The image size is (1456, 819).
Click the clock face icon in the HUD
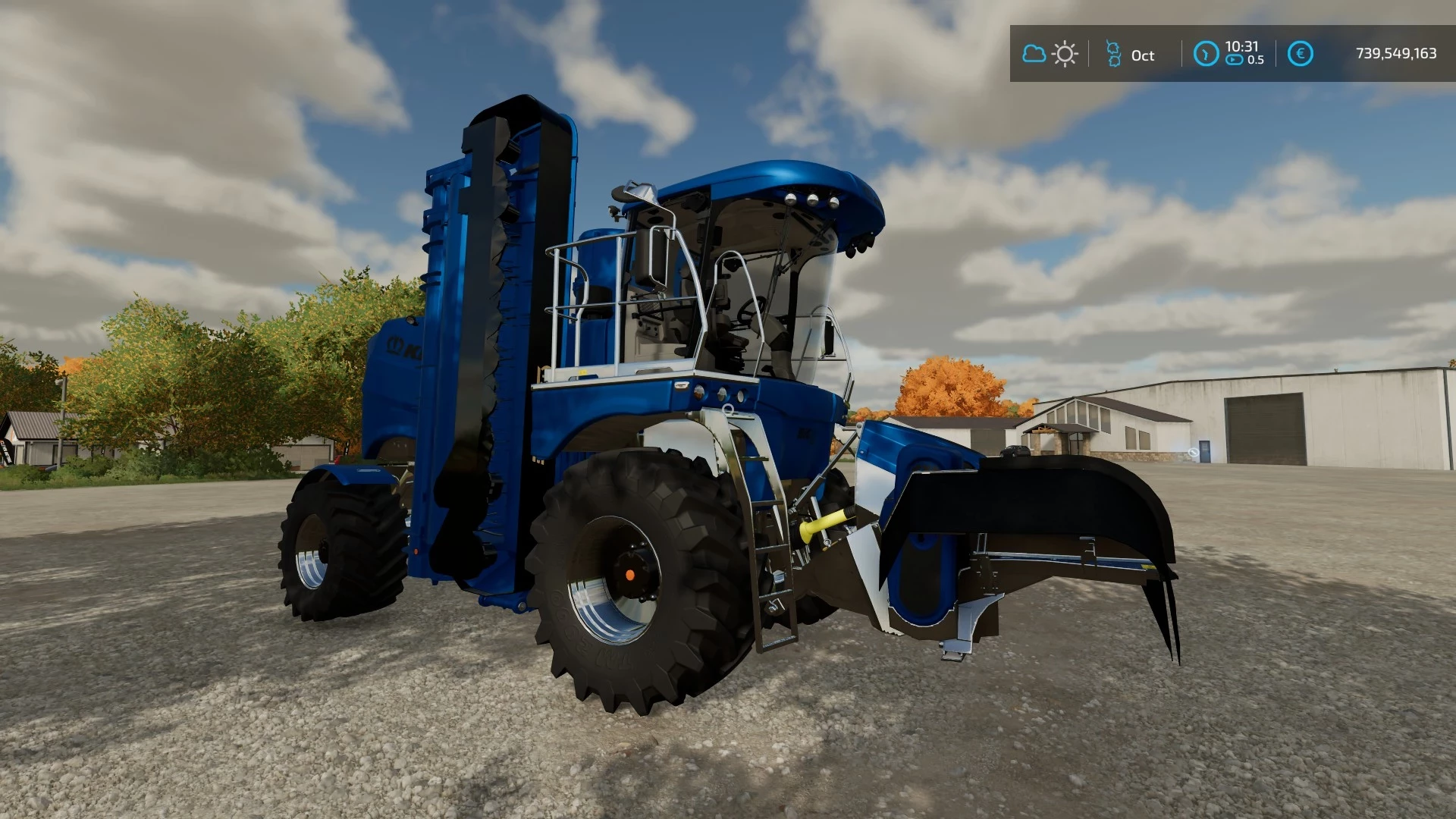(1207, 53)
